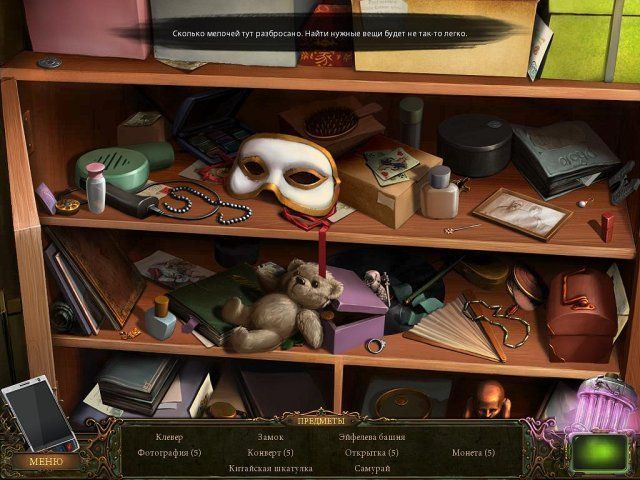This screenshot has height=480, width=640.
Task: Choose Эйфелева башня list entry
Action: [371, 437]
